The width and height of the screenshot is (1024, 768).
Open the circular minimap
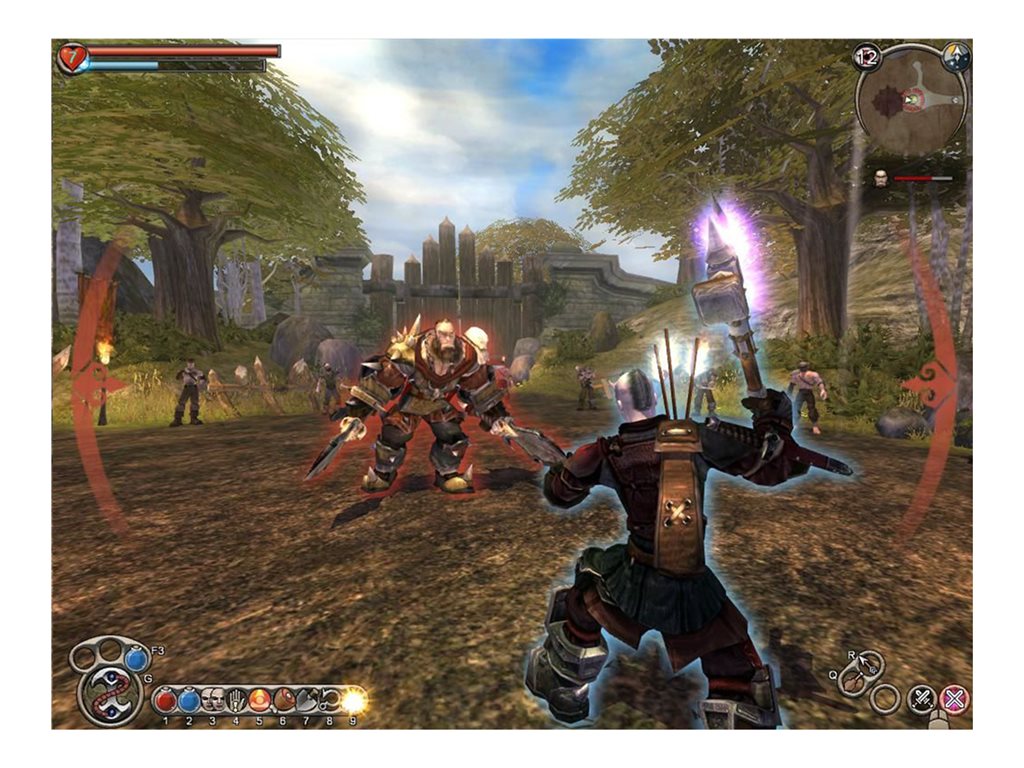pos(911,100)
